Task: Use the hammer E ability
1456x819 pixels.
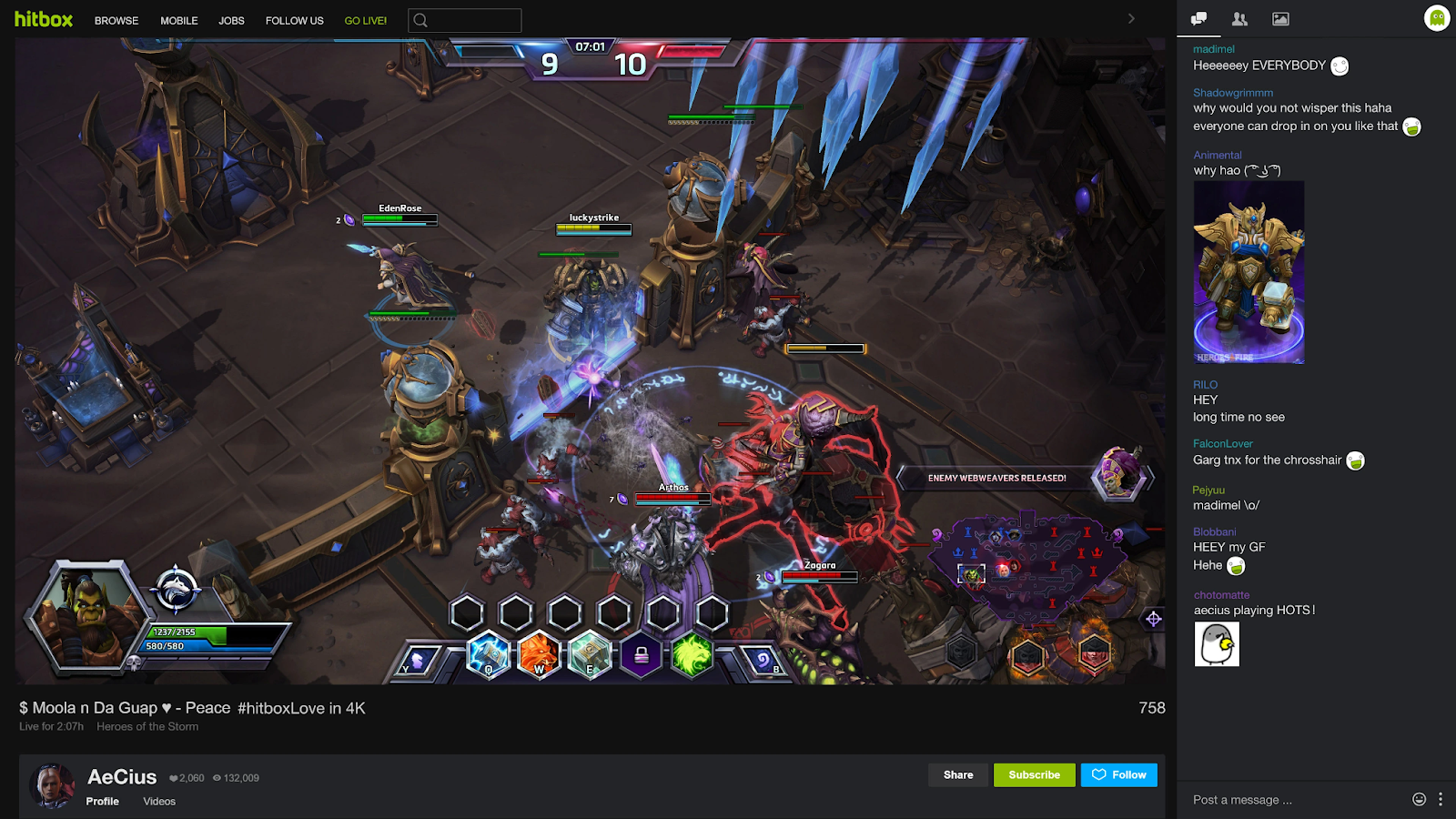Action: [590, 653]
